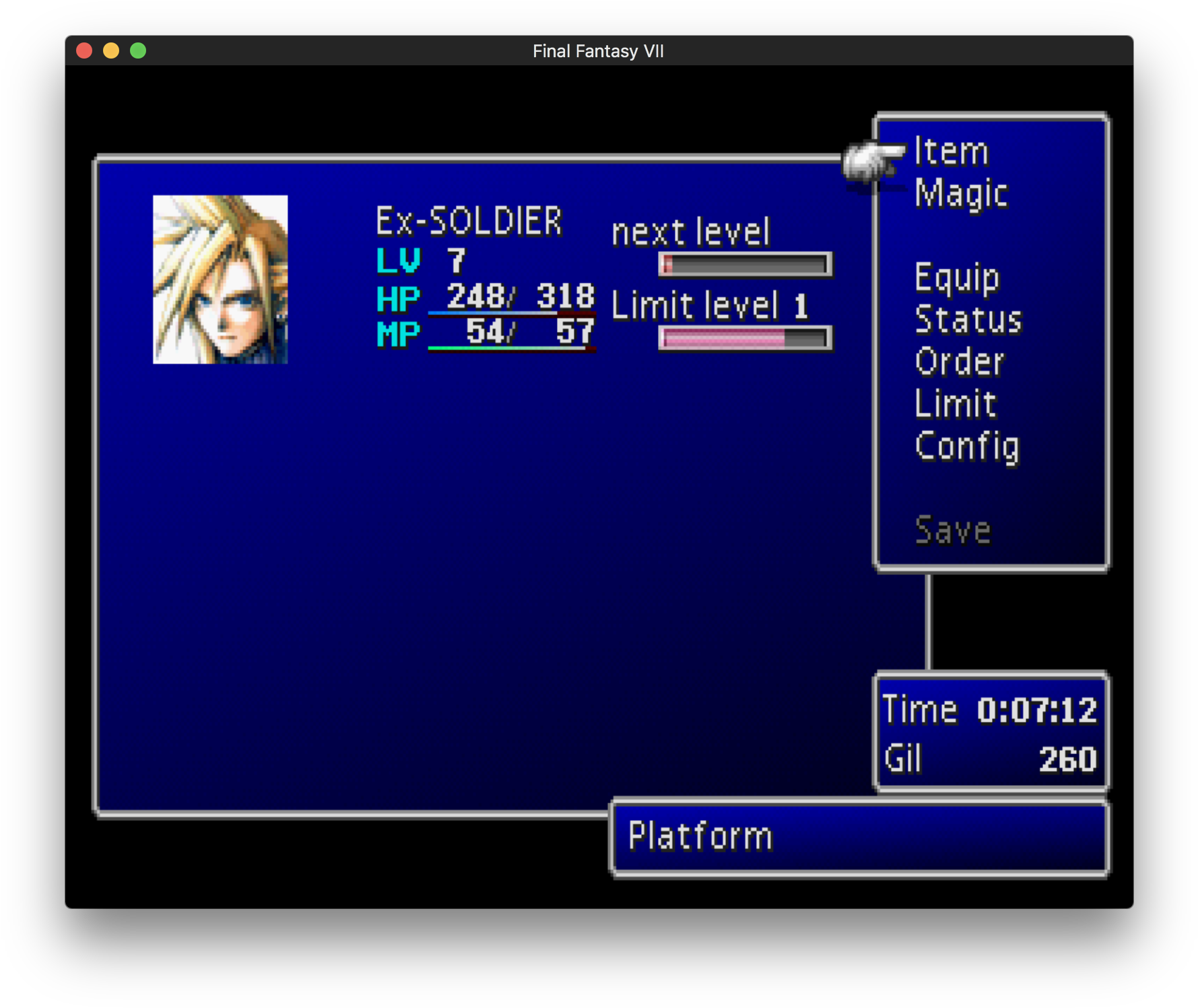Click Cloud's character portrait
Viewport: 1198px width, 1008px height.
(220, 278)
